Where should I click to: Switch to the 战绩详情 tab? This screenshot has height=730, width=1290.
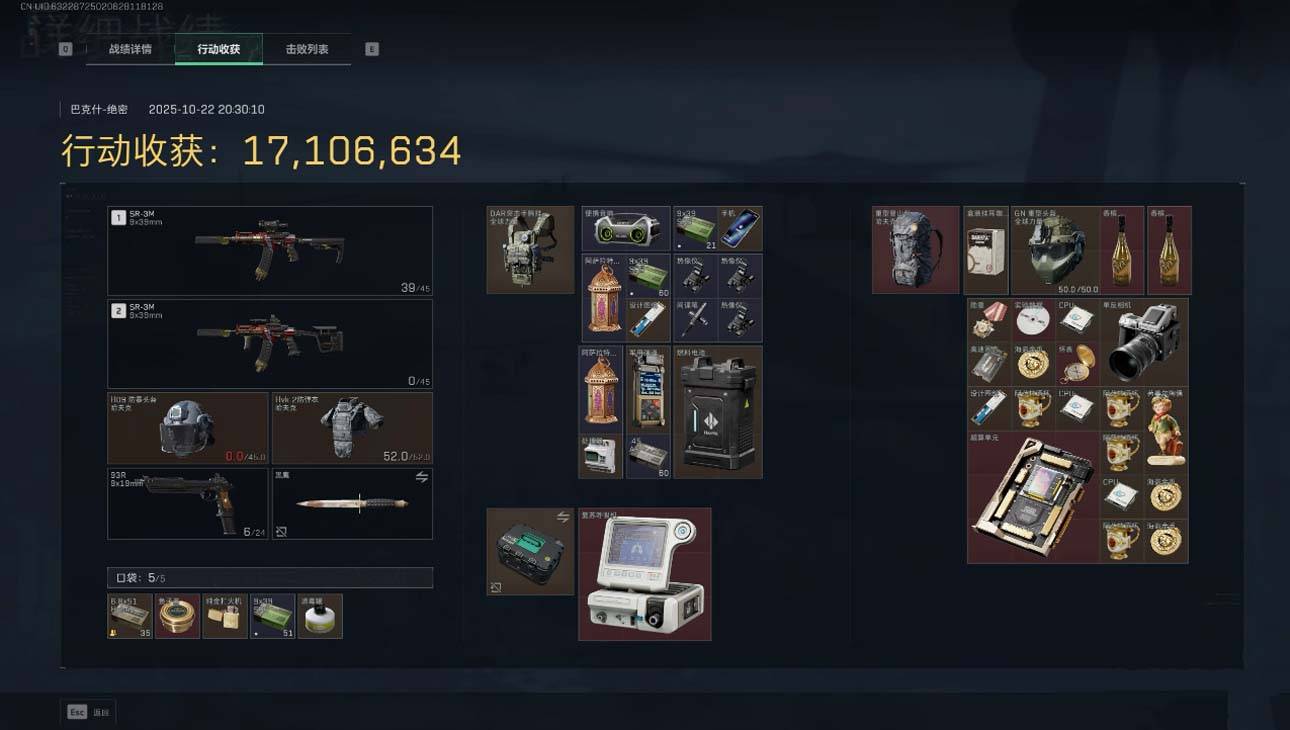130,49
